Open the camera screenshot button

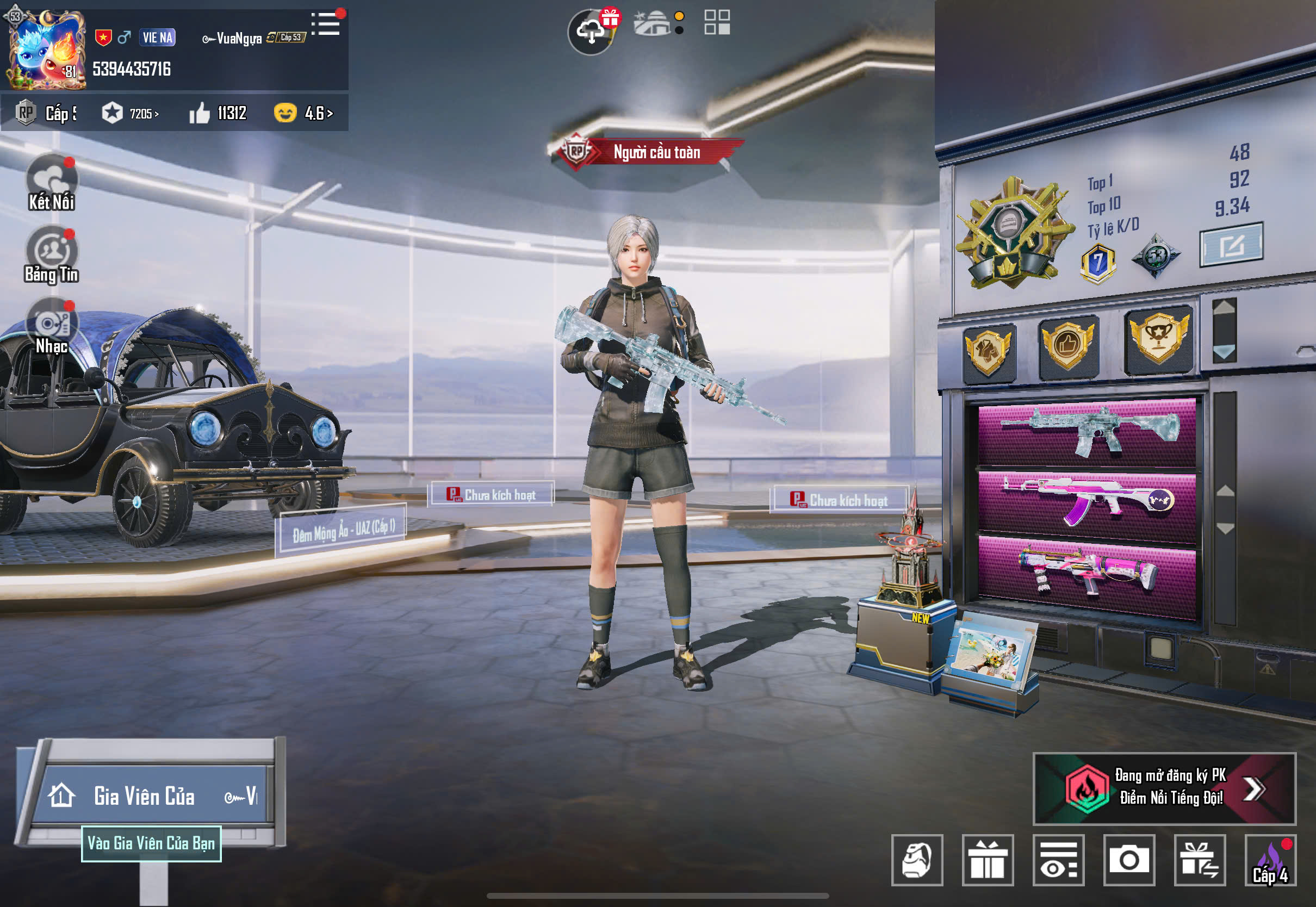pos(1128,860)
